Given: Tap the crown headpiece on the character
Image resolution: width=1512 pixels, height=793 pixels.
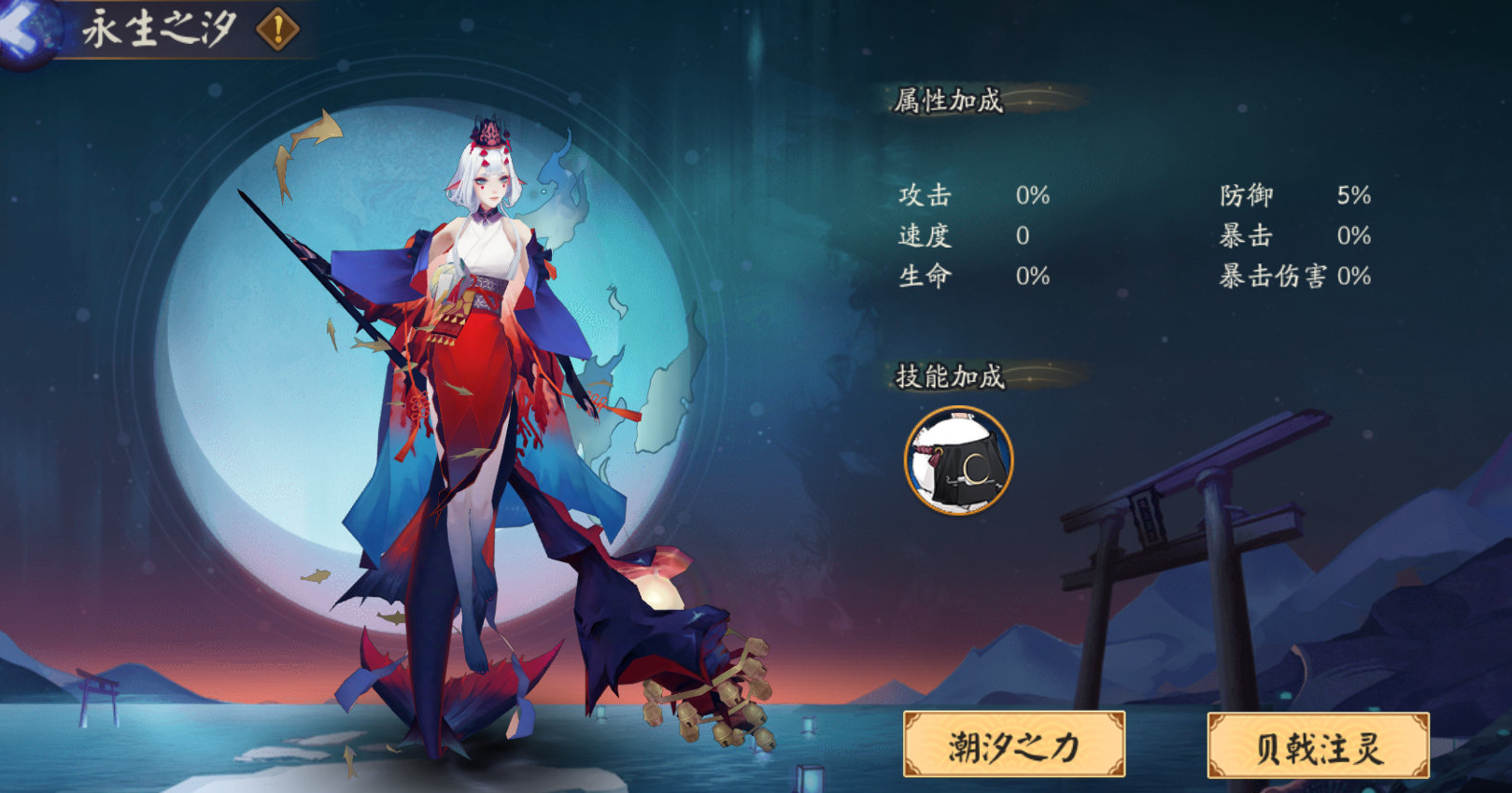Looking at the screenshot, I should [x=488, y=133].
